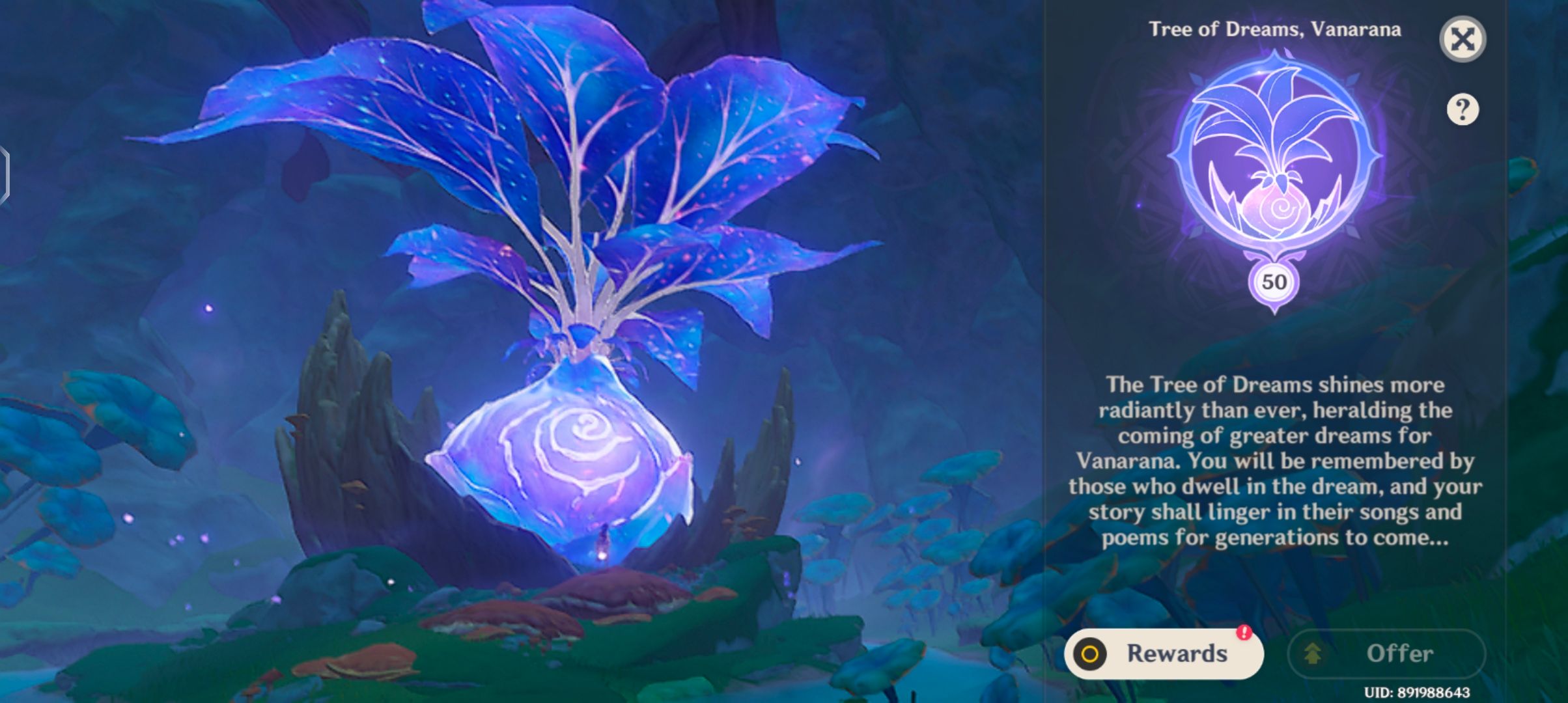Select the Tree of Dreams, Vanarana title
This screenshot has width=1568, height=703.
[x=1273, y=29]
